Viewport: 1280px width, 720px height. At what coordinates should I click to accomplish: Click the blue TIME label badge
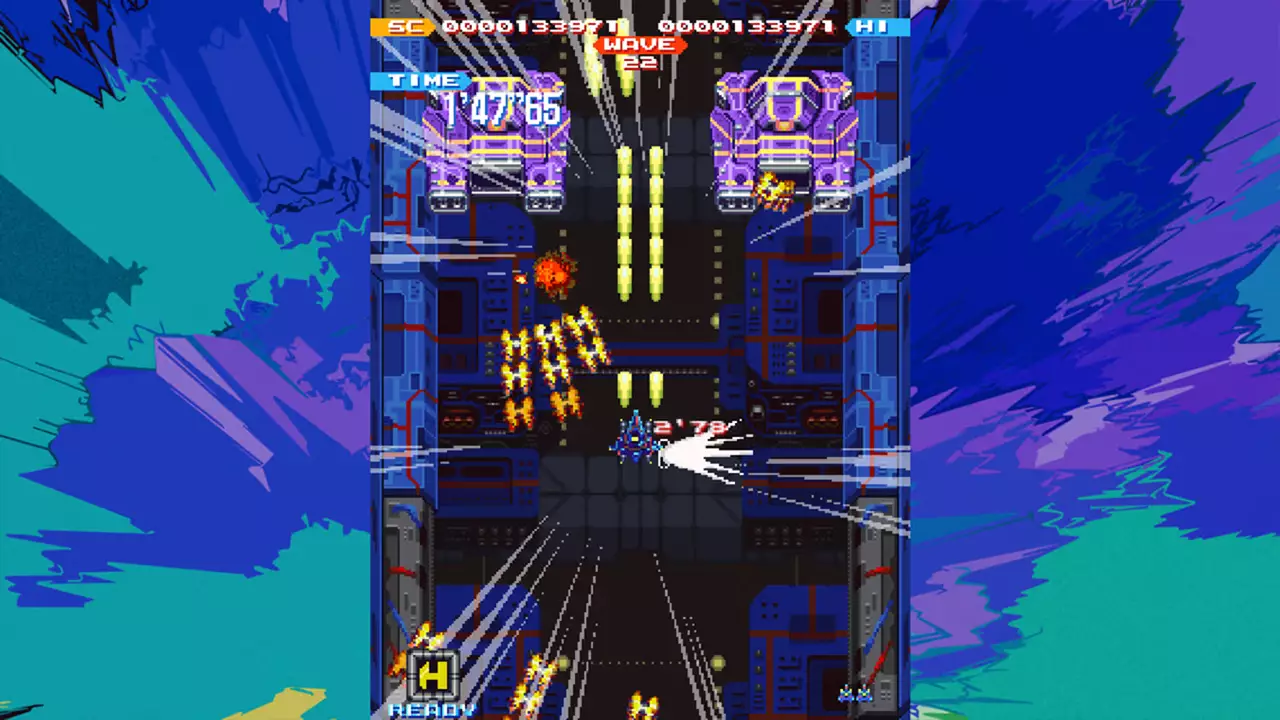coord(420,80)
